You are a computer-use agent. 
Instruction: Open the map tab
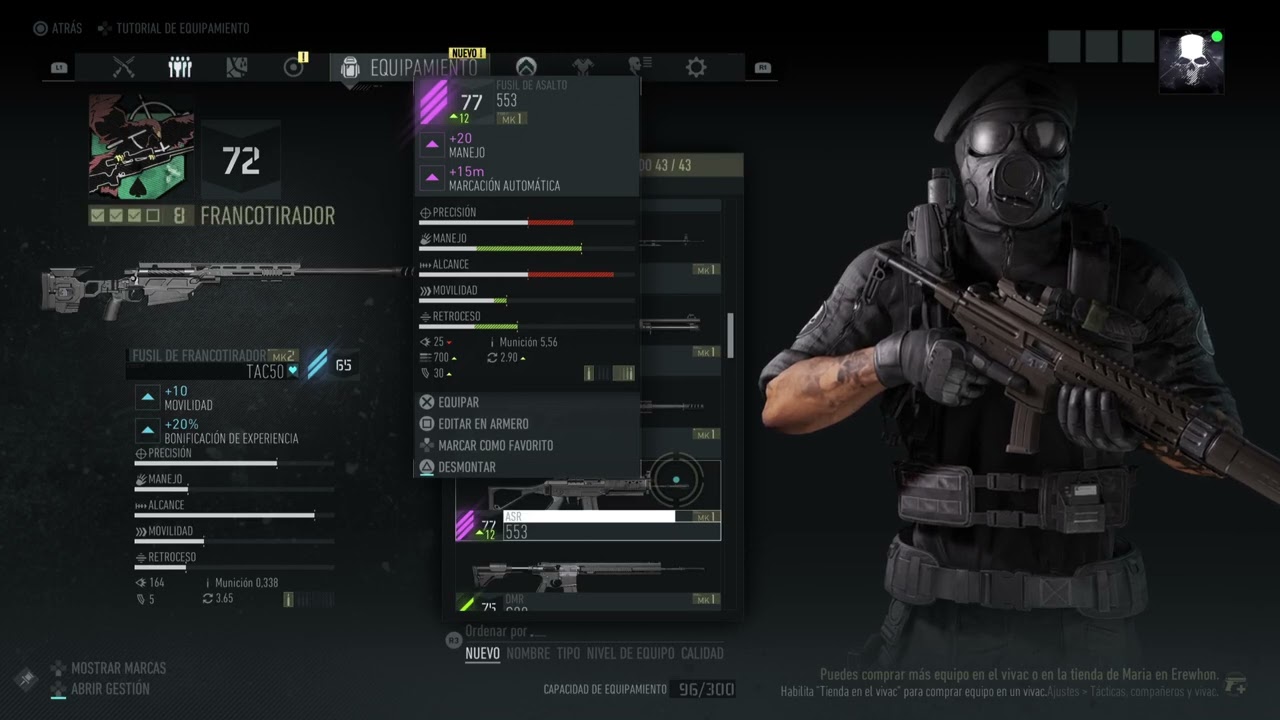point(237,67)
